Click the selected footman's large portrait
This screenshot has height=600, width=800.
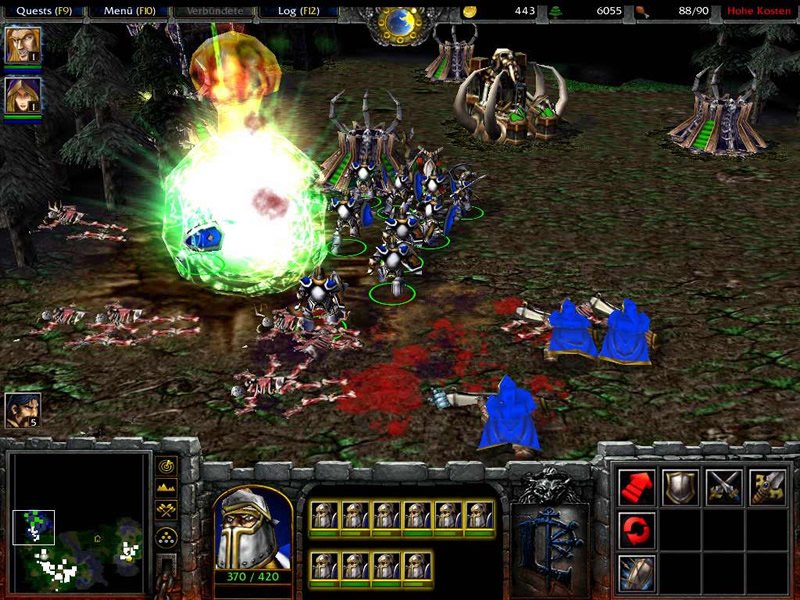coord(254,528)
